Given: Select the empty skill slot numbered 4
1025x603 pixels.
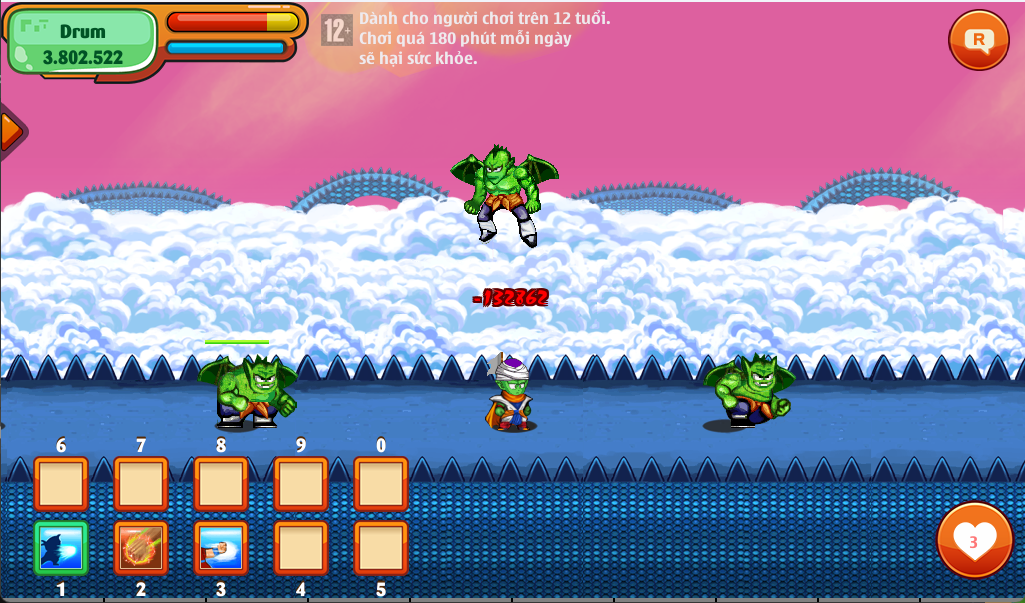Looking at the screenshot, I should (301, 548).
